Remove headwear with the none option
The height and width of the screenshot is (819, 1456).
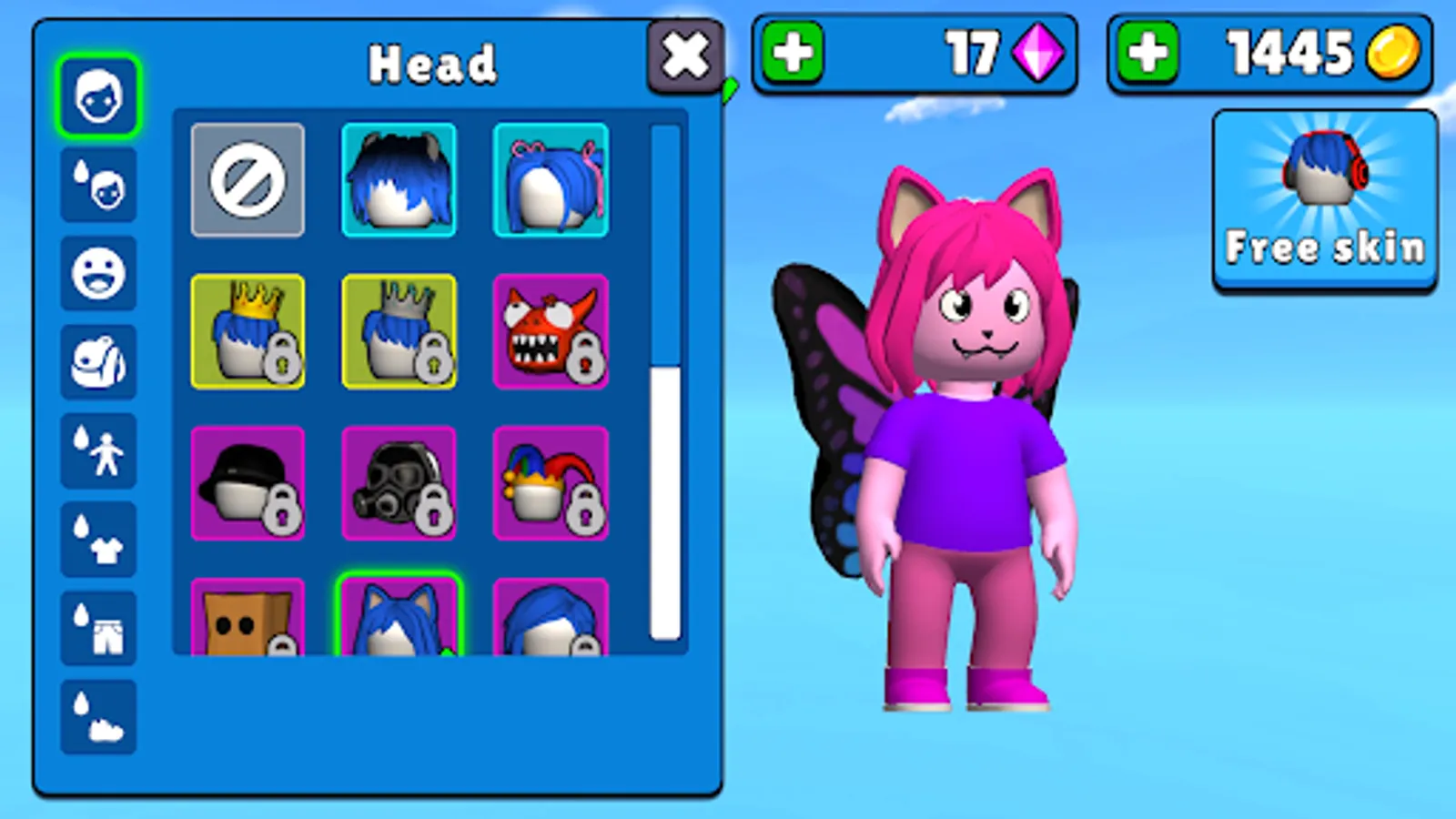point(248,181)
